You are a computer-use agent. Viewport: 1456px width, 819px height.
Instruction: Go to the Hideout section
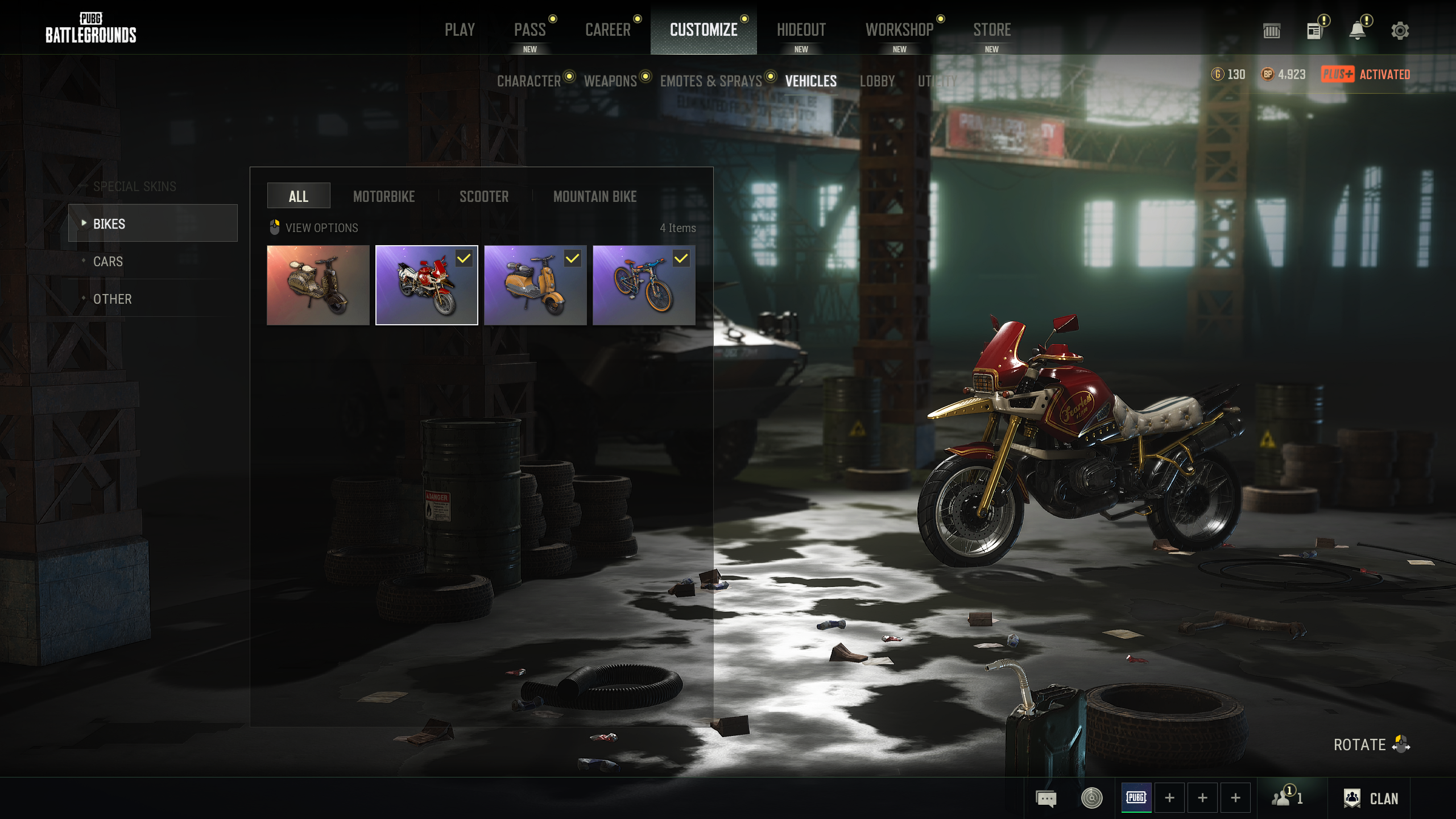tap(801, 30)
